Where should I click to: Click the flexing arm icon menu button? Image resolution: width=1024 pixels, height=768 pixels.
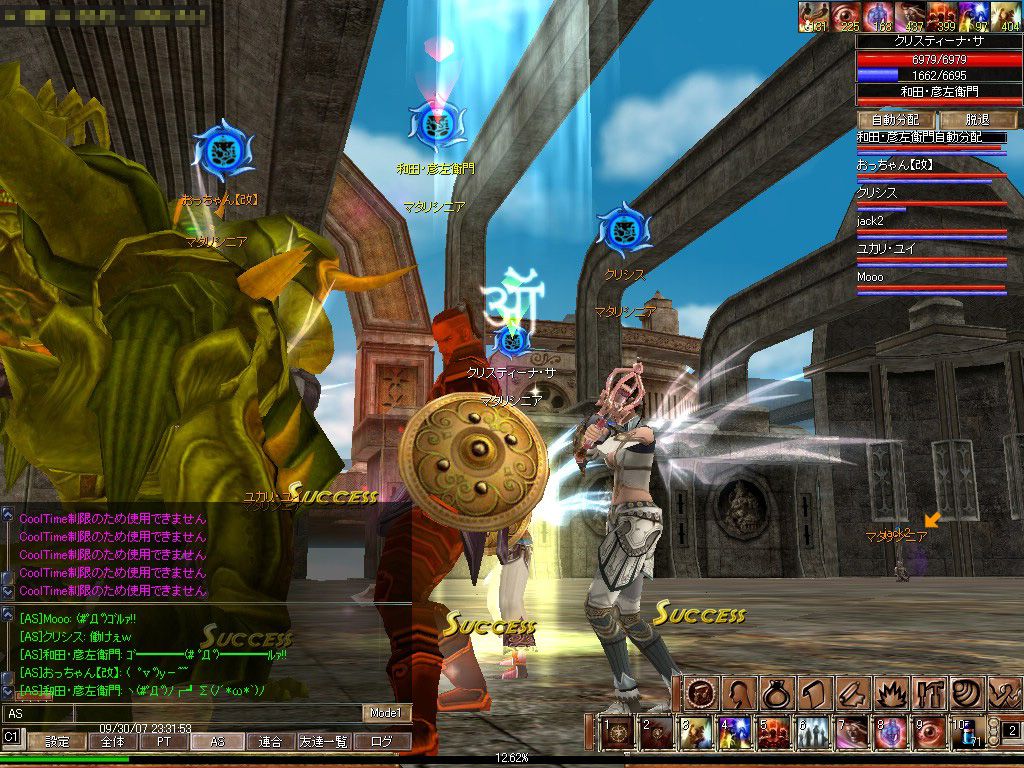1005,693
